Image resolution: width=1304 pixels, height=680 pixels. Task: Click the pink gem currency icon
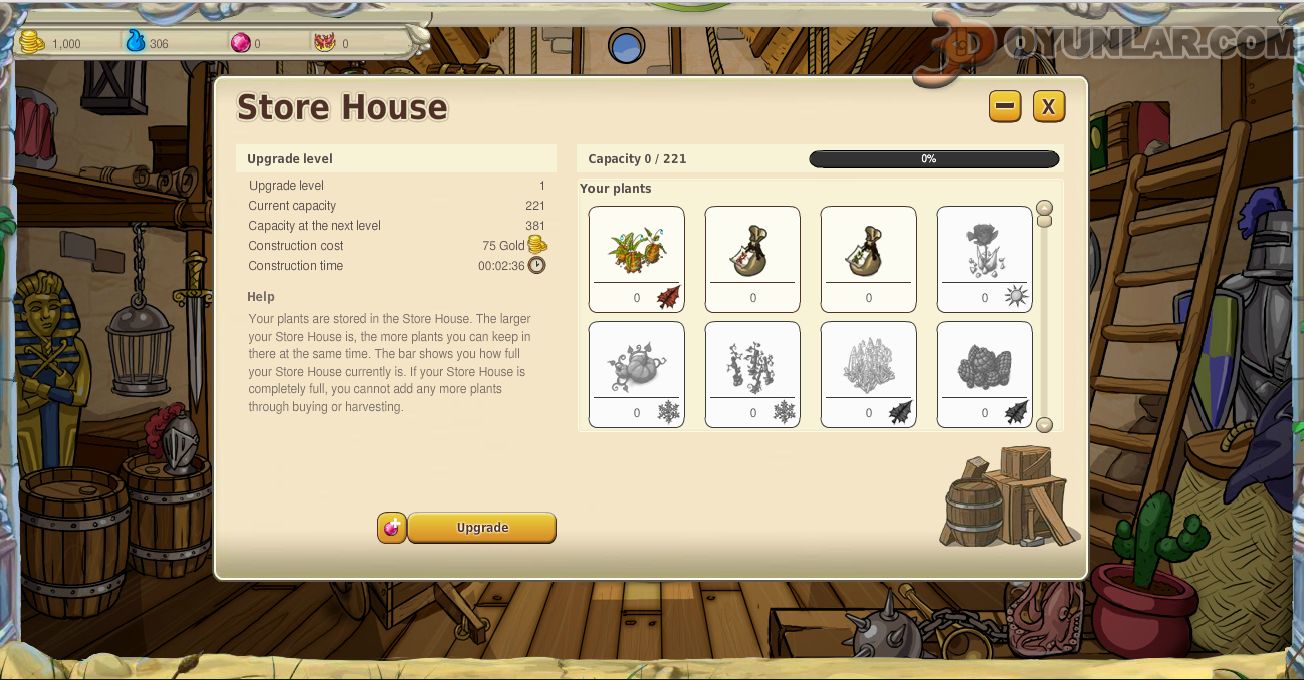pos(240,43)
